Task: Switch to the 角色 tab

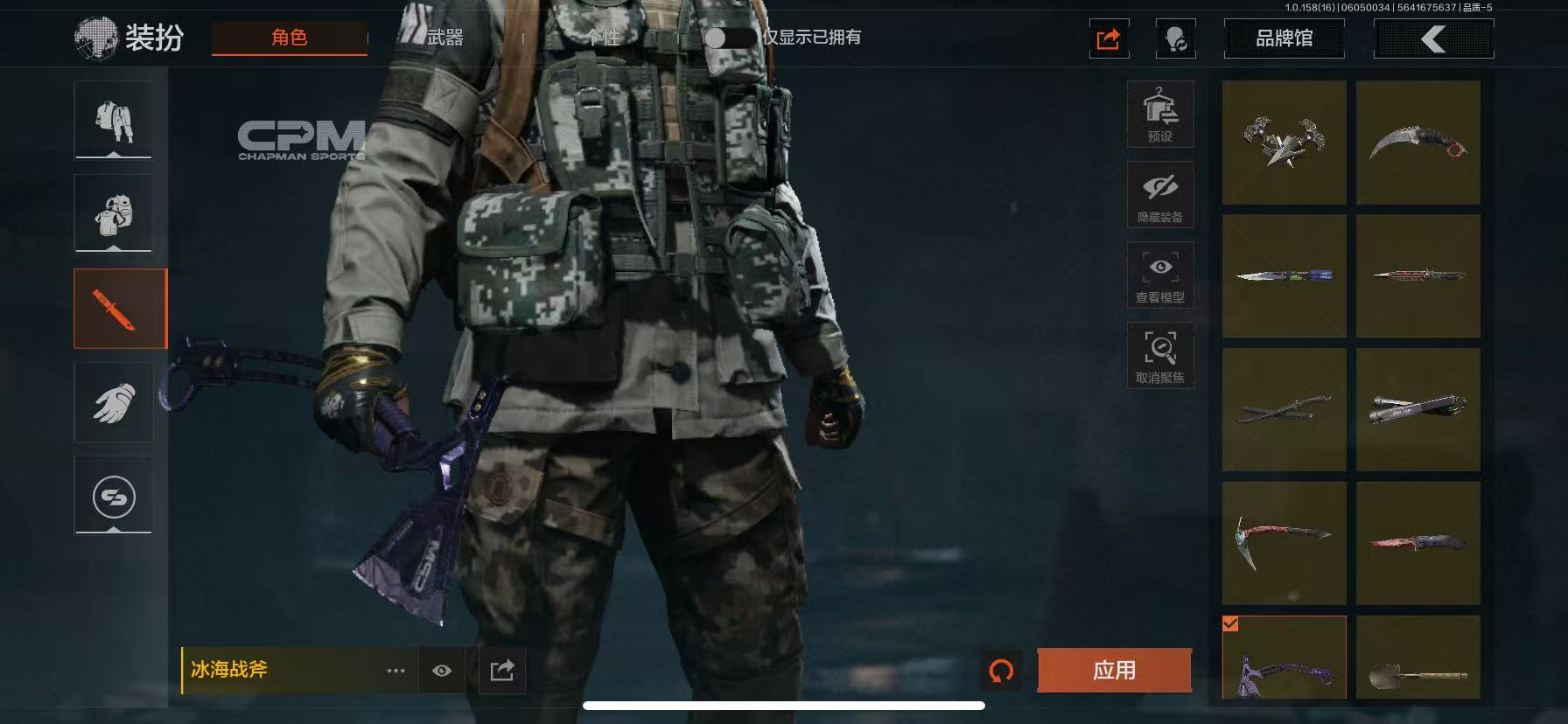Action: click(289, 38)
